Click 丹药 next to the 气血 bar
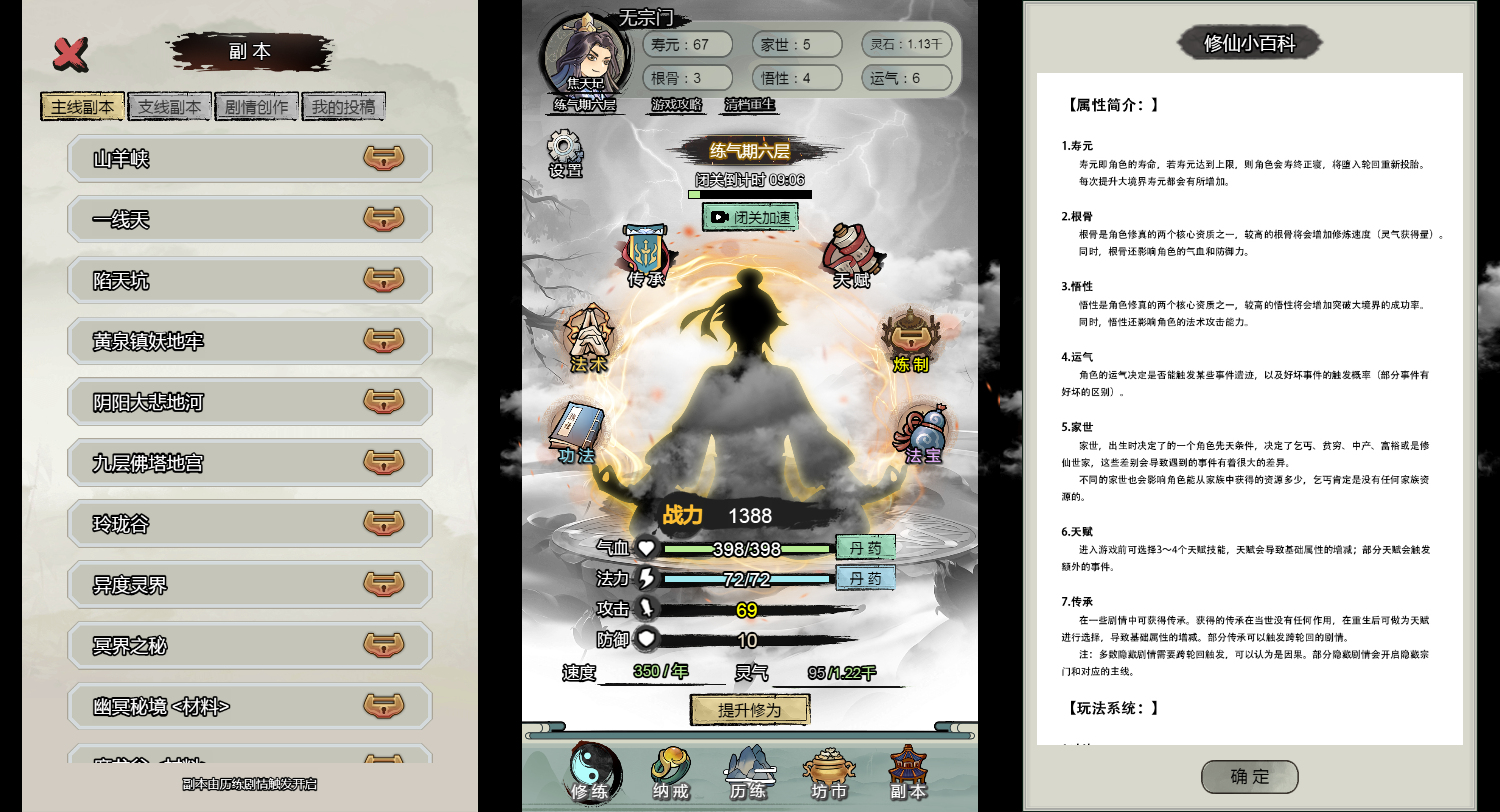This screenshot has height=812, width=1500. pyautogui.click(x=864, y=547)
